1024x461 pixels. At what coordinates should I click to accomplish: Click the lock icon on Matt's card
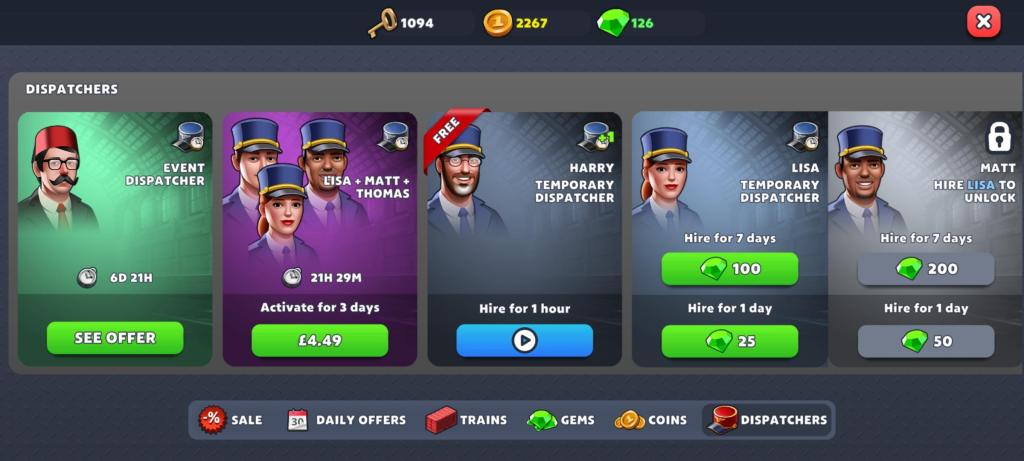(999, 137)
